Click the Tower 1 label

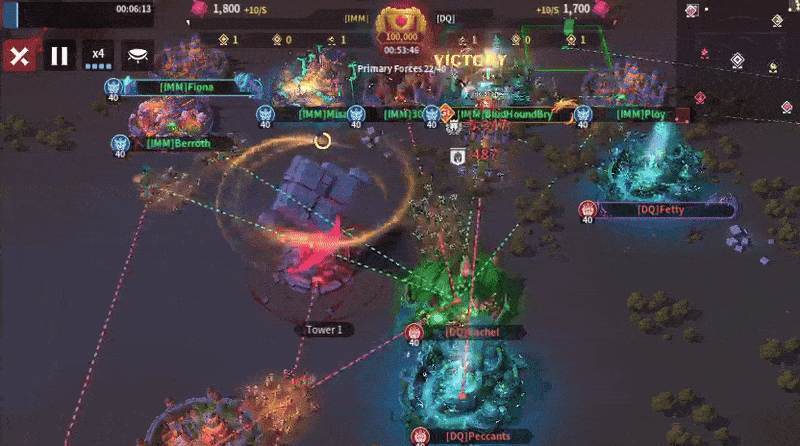pyautogui.click(x=324, y=329)
